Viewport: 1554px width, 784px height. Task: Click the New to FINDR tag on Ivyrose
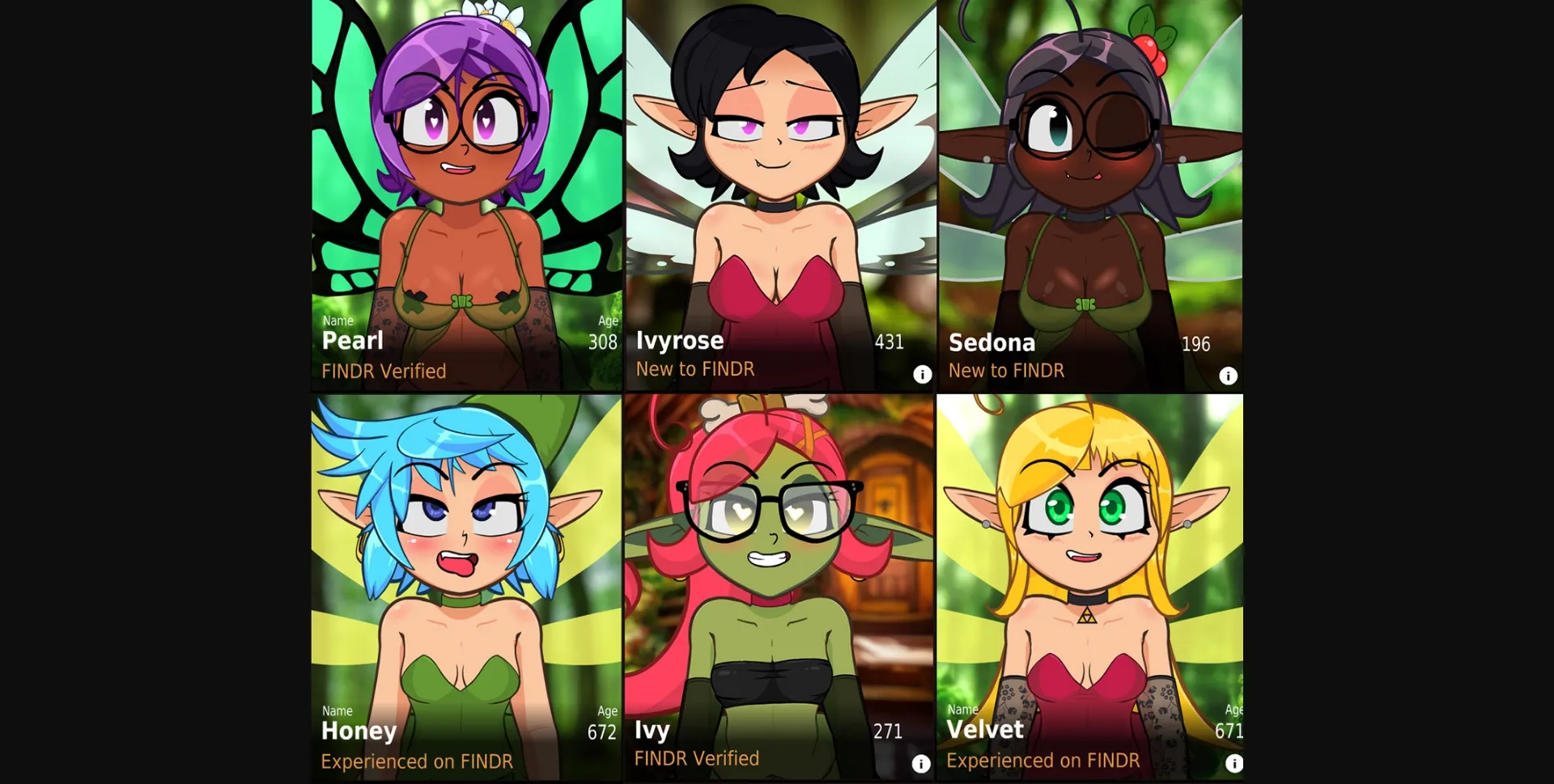point(695,369)
